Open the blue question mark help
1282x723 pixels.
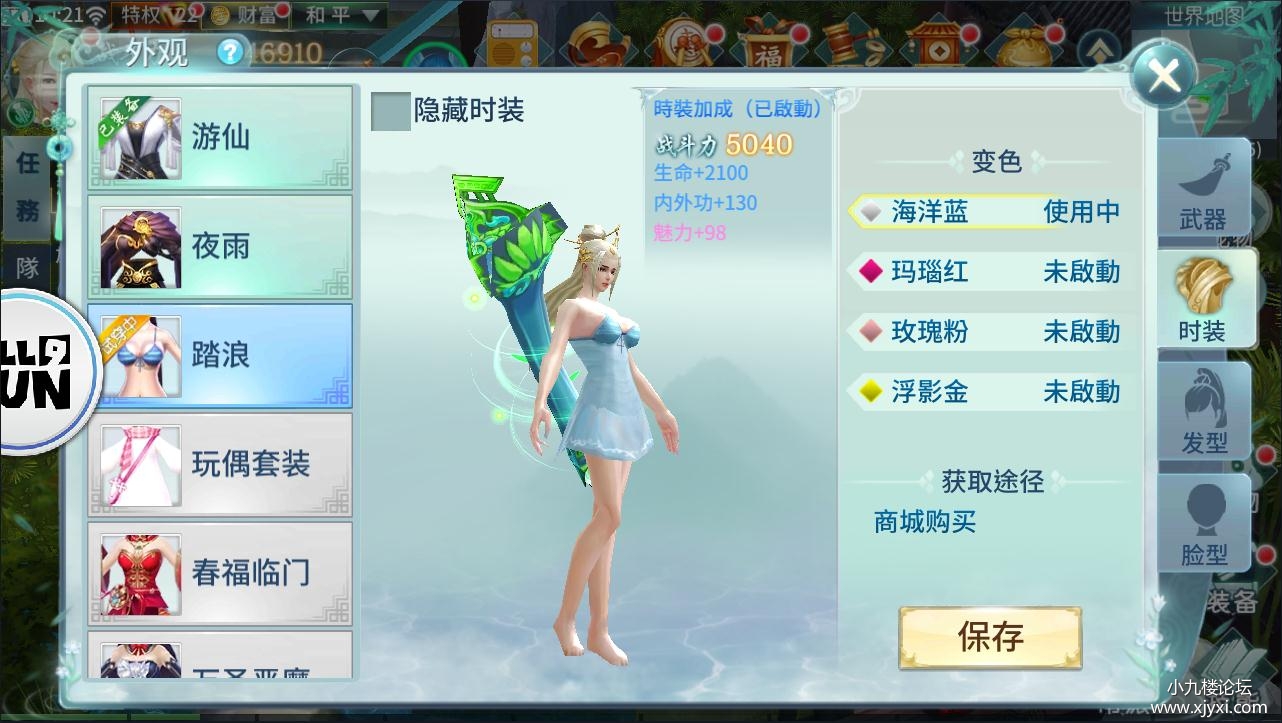click(231, 52)
